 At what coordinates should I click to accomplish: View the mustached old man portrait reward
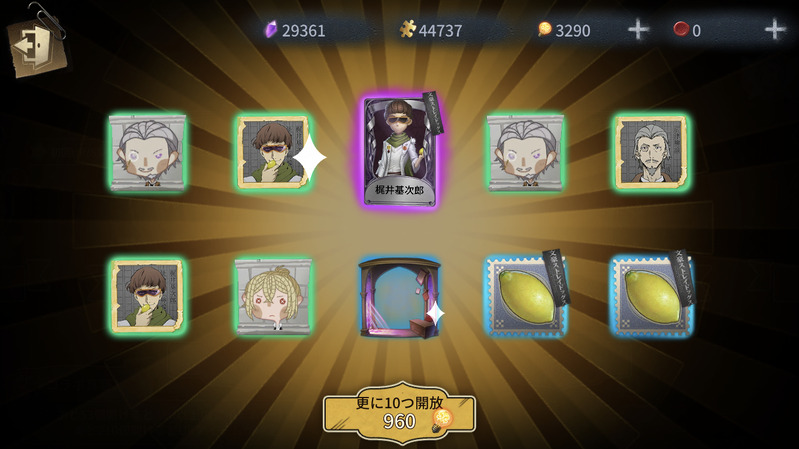pyautogui.click(x=651, y=152)
